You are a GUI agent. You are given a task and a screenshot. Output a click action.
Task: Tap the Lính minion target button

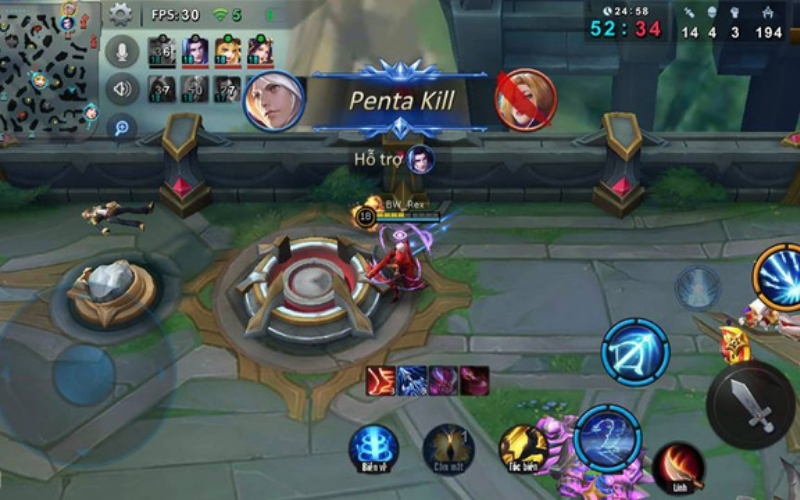678,466
